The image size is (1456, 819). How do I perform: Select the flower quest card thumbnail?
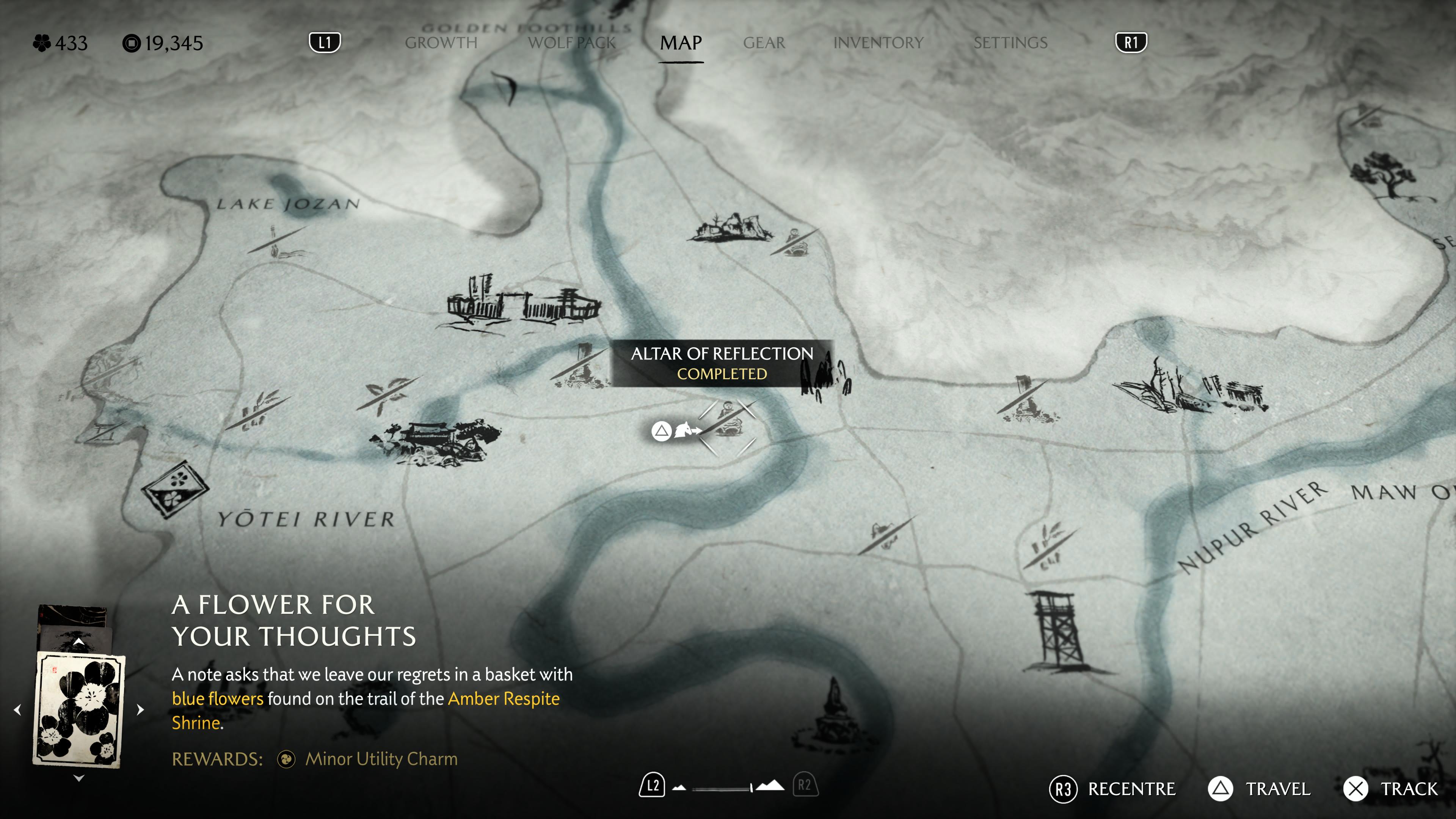79,710
